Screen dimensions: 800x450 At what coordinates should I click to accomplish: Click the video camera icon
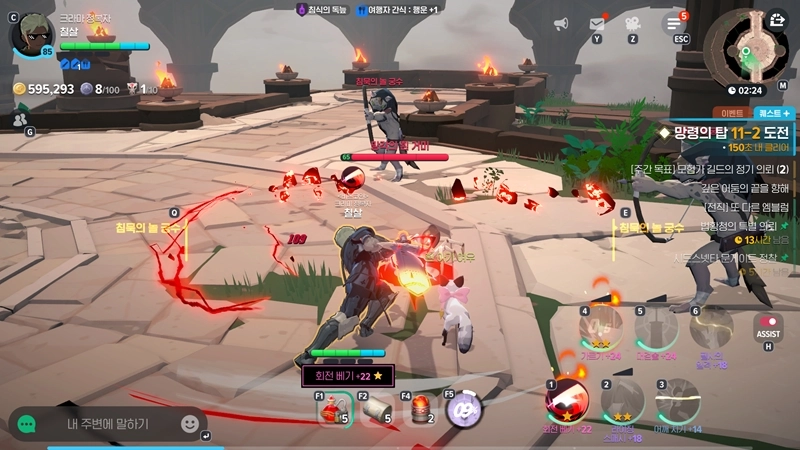pyautogui.click(x=632, y=23)
